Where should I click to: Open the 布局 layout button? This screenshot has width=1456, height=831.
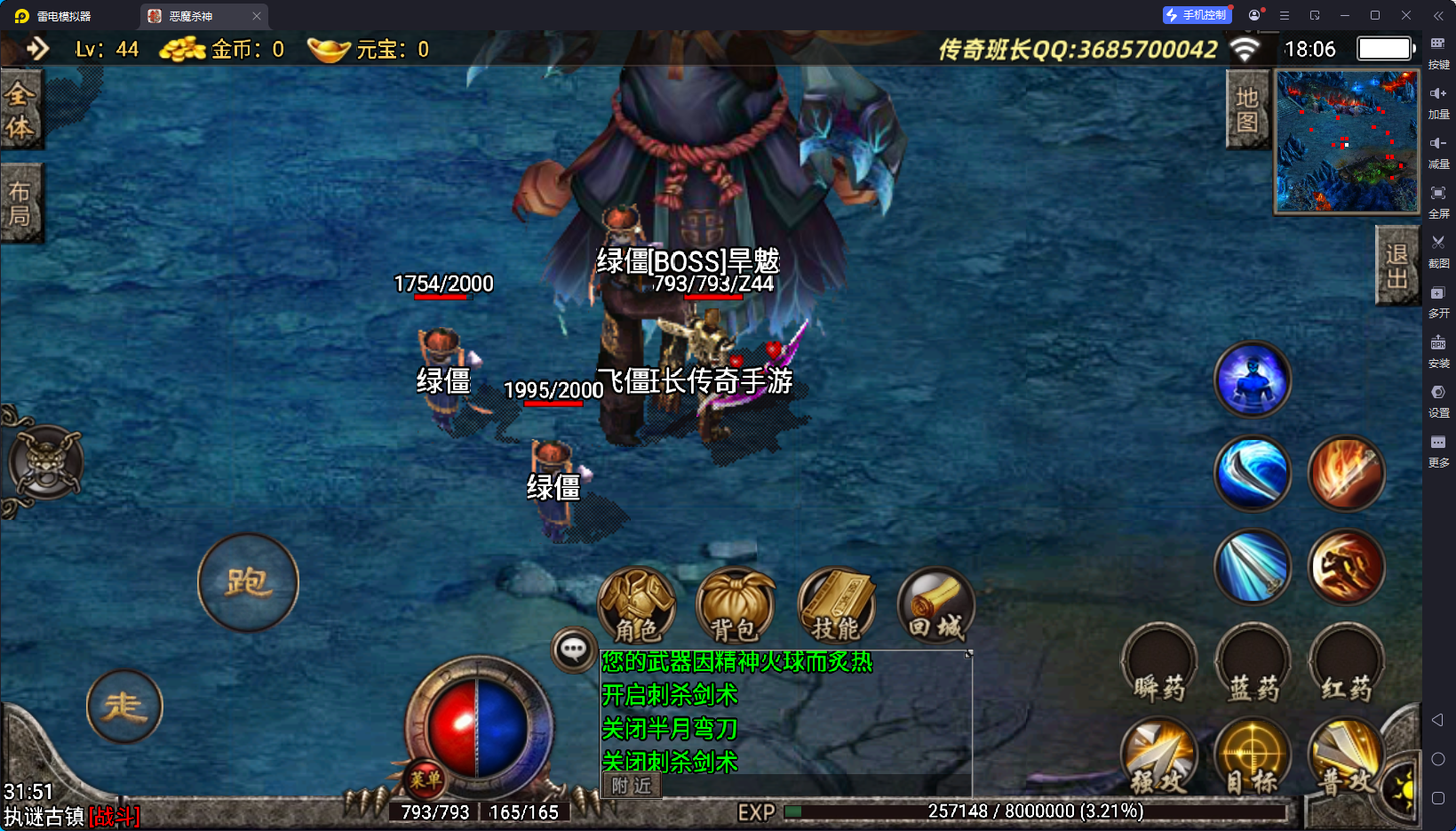pos(20,203)
